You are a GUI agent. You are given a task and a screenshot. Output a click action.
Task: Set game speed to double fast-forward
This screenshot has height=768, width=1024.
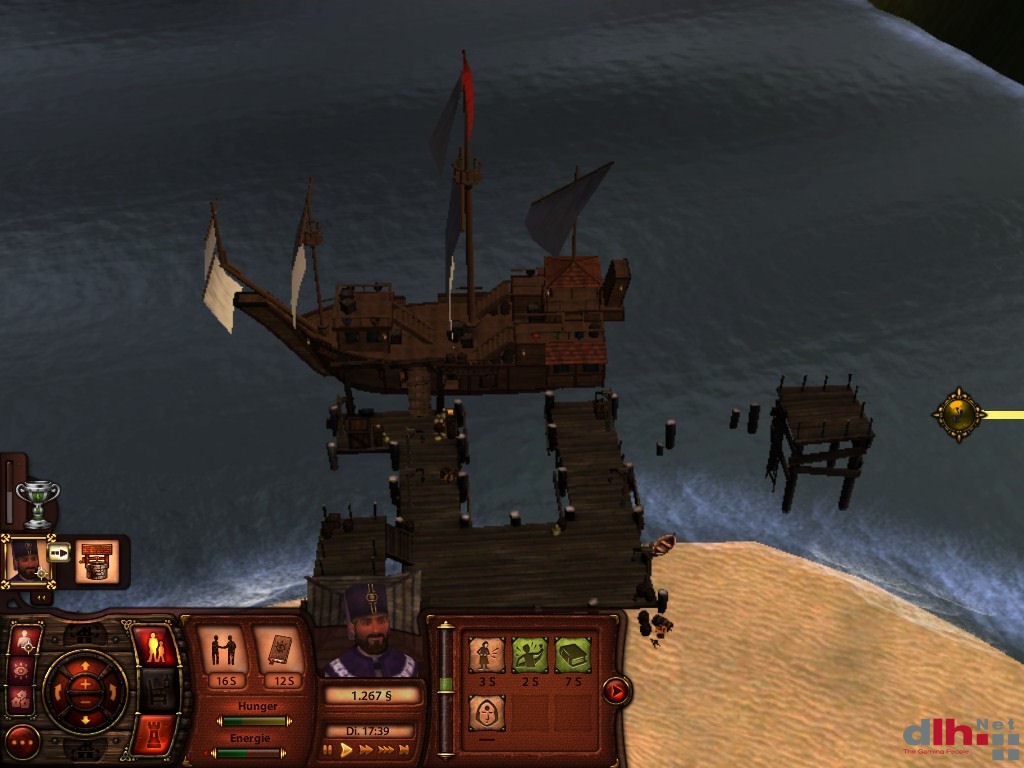click(x=366, y=749)
